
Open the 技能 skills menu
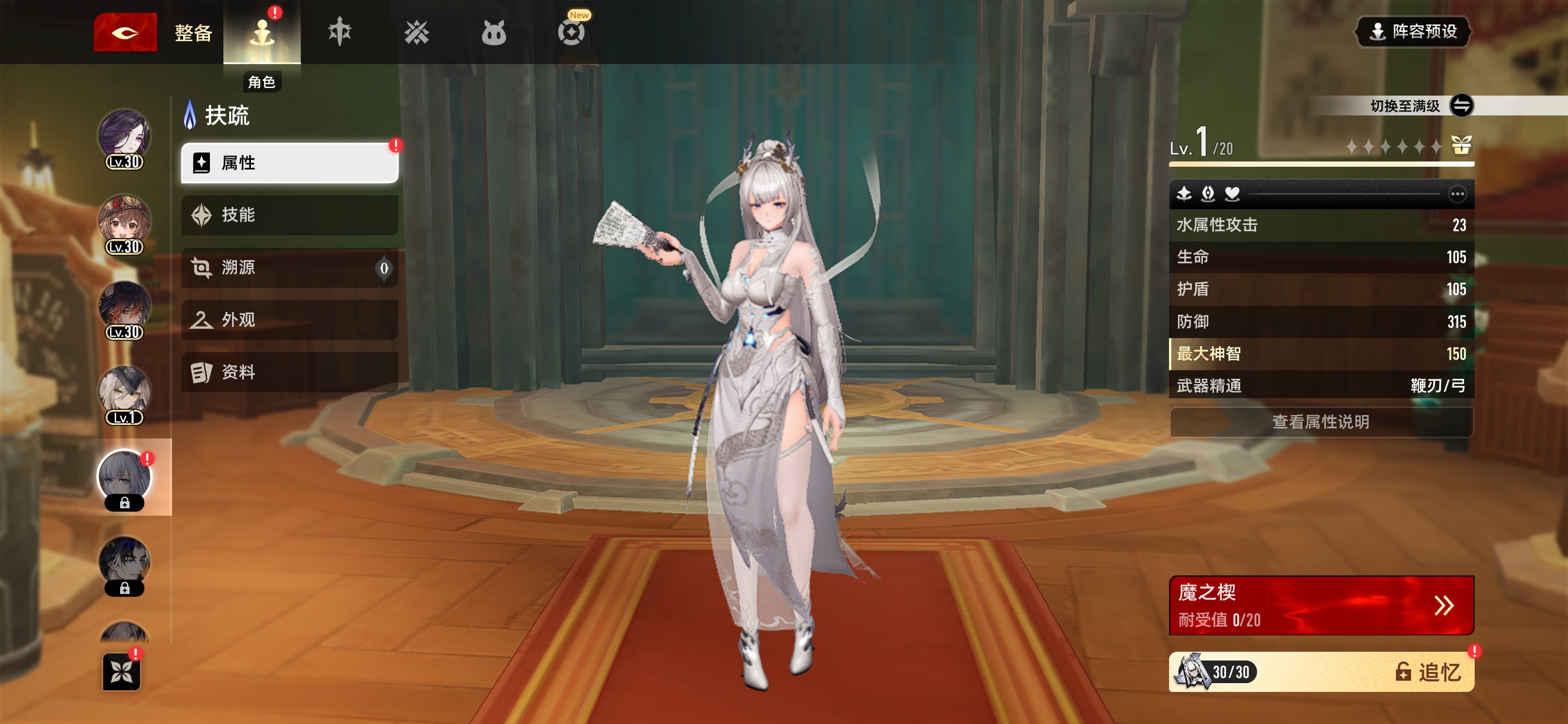click(290, 215)
